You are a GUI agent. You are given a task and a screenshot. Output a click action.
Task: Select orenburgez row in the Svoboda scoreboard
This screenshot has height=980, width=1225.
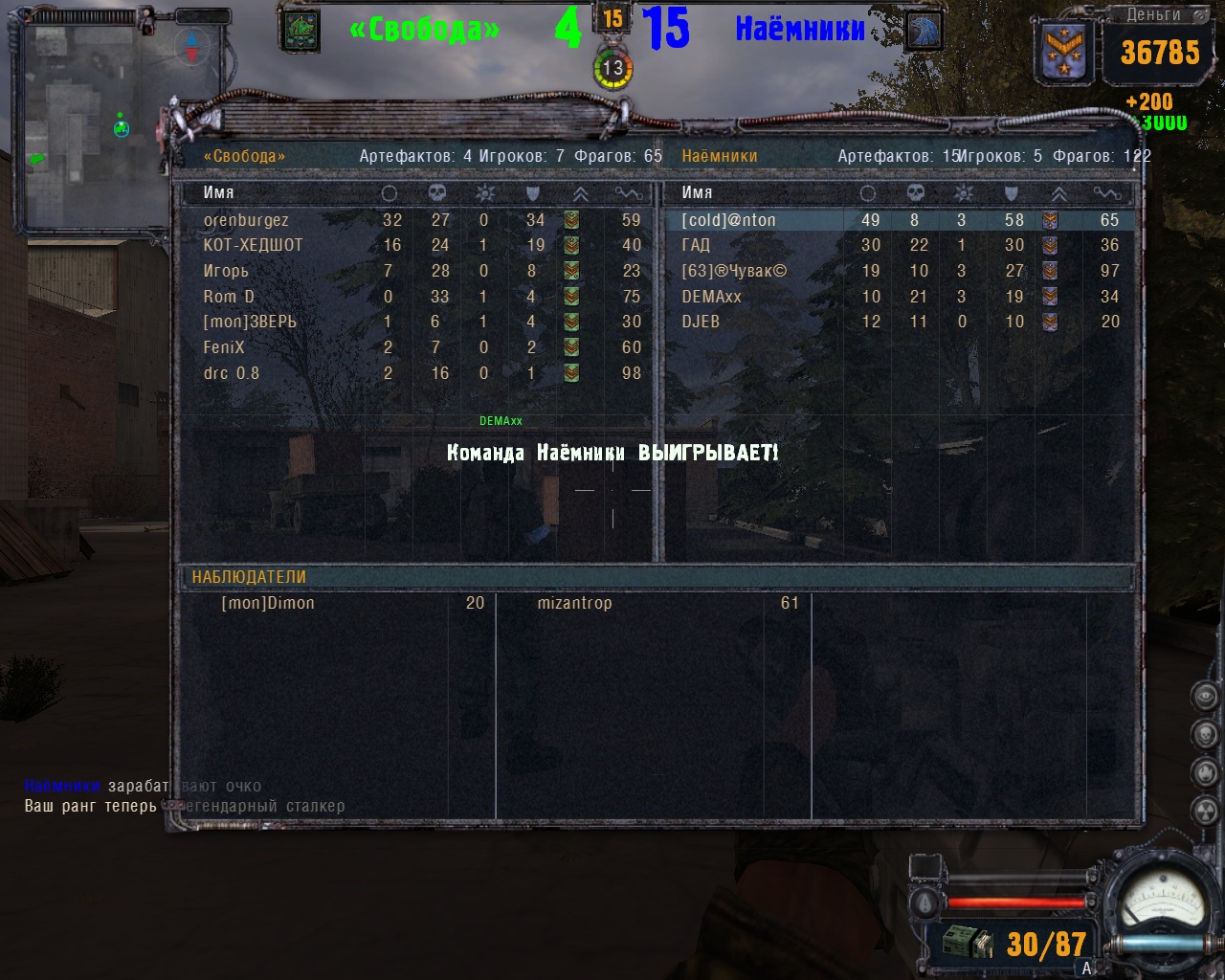point(246,220)
